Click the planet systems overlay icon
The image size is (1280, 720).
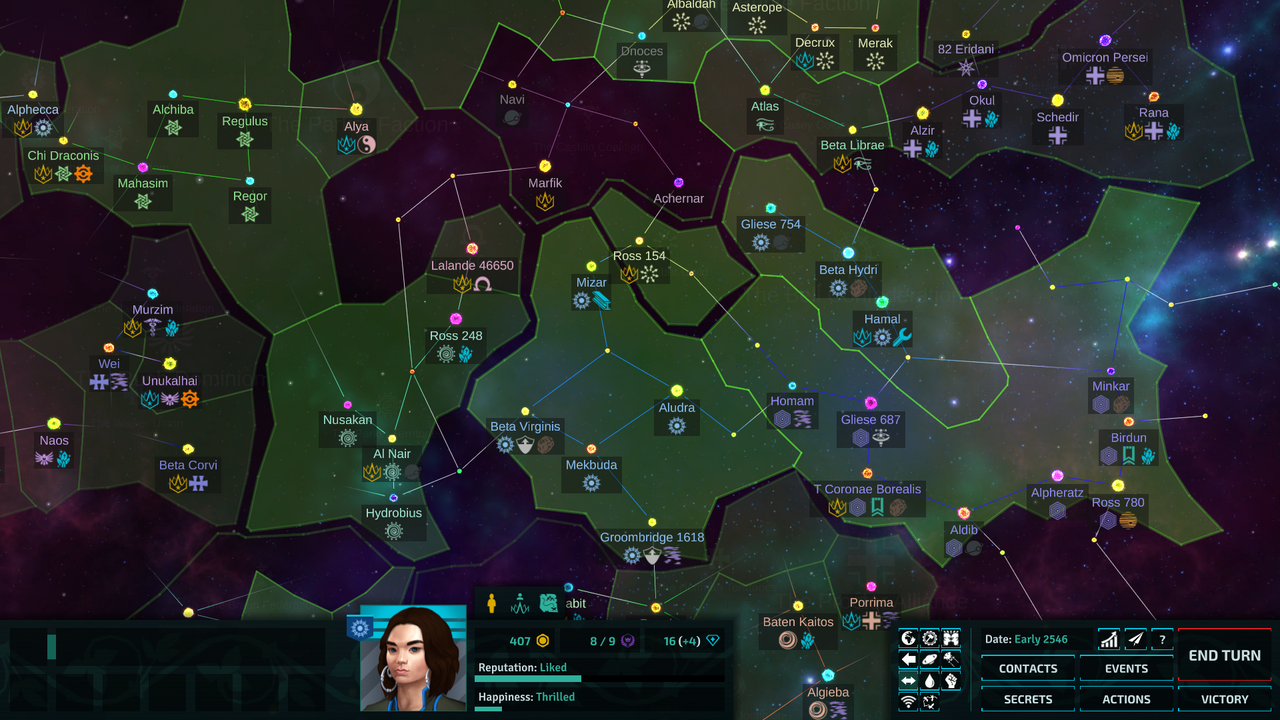tap(930, 658)
